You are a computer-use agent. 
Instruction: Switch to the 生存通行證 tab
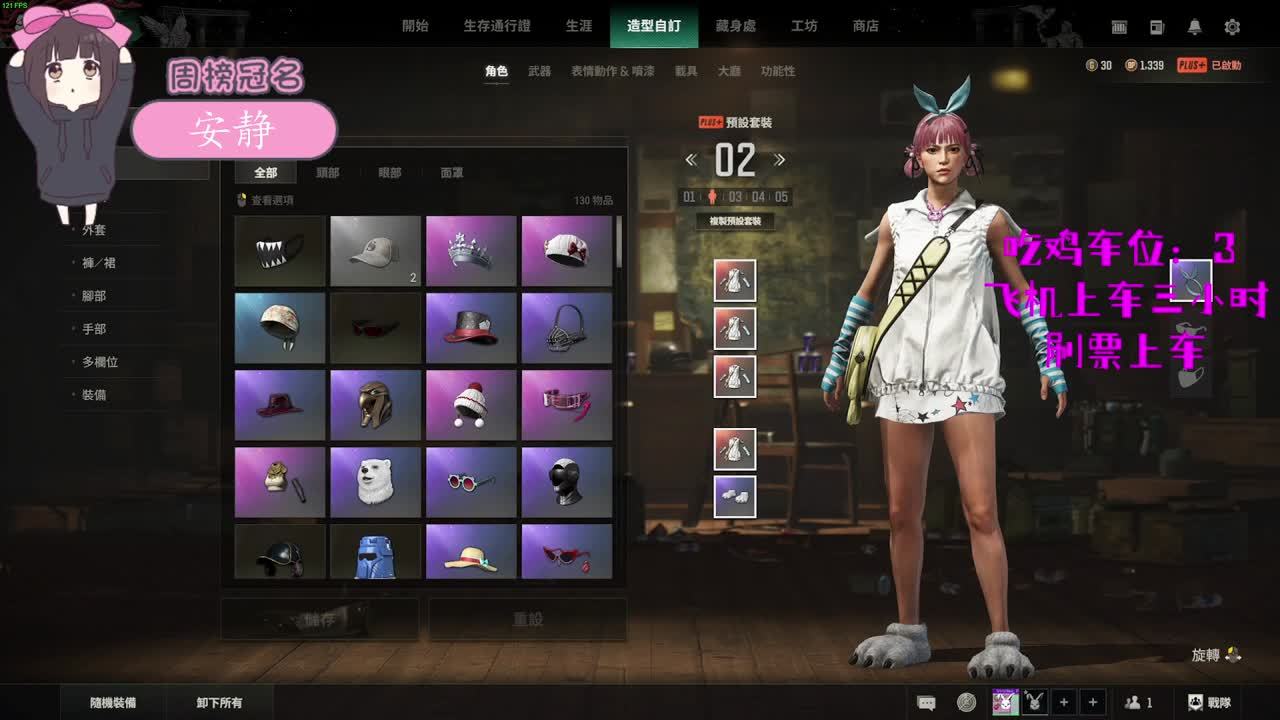pyautogui.click(x=497, y=26)
